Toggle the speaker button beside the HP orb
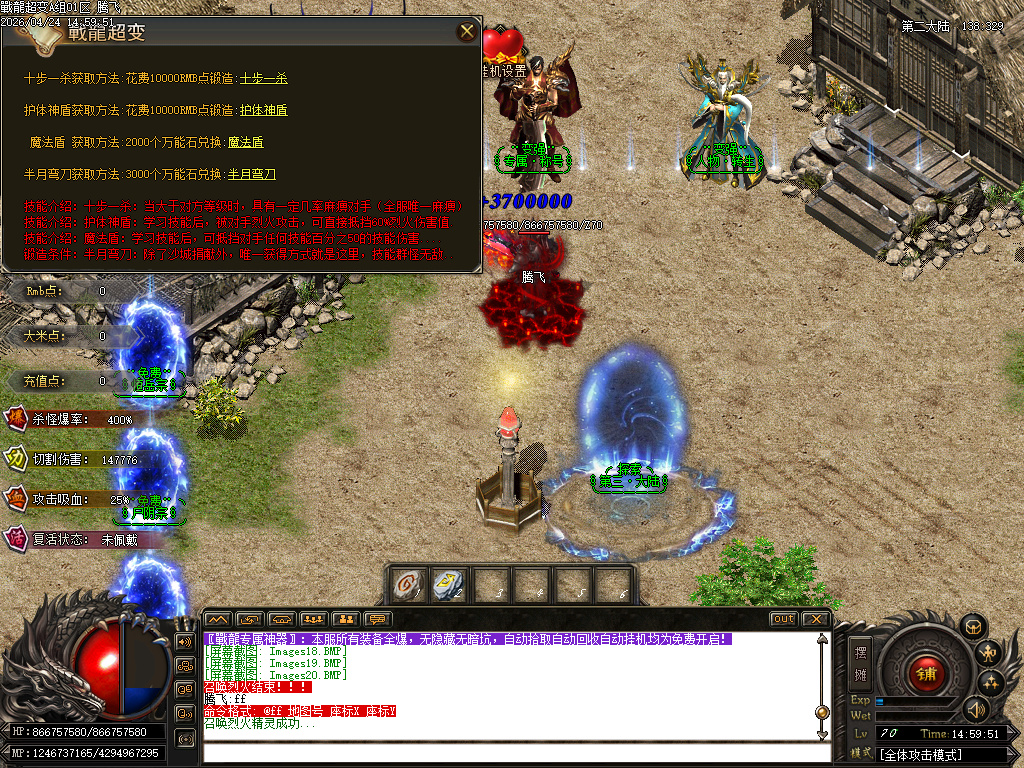1024x768 pixels. [184, 641]
